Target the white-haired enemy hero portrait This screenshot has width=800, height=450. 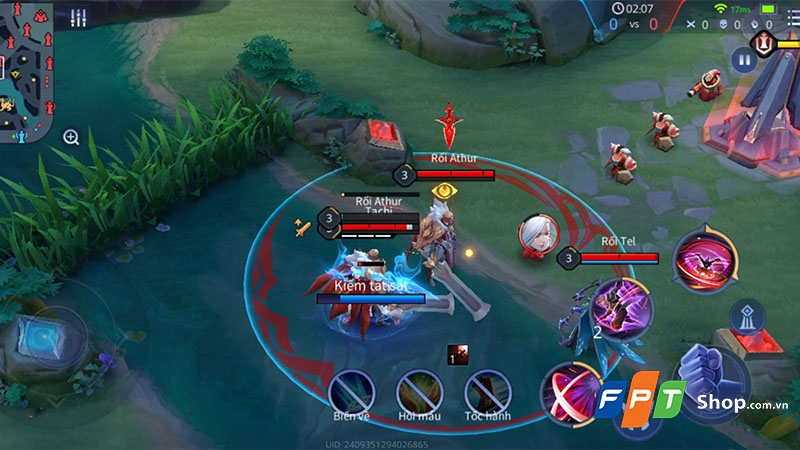537,236
